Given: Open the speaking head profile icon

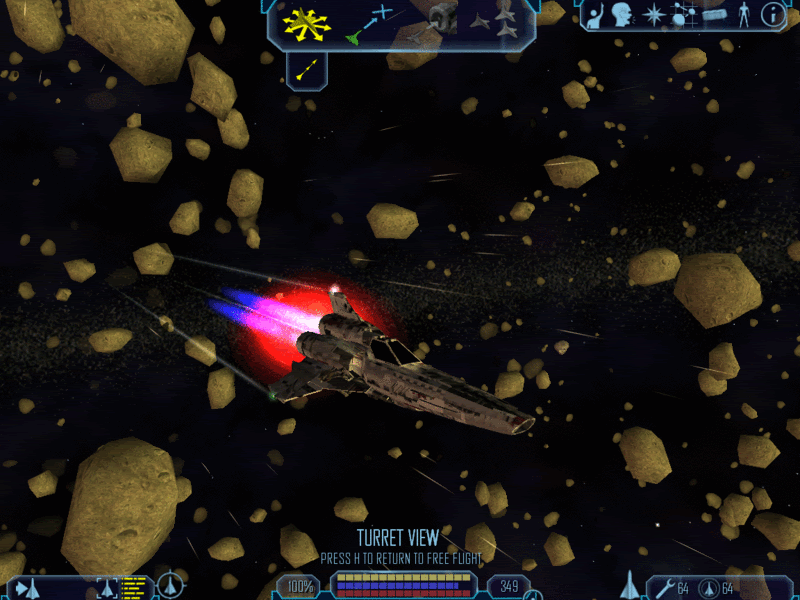Looking at the screenshot, I should pyautogui.click(x=623, y=16).
